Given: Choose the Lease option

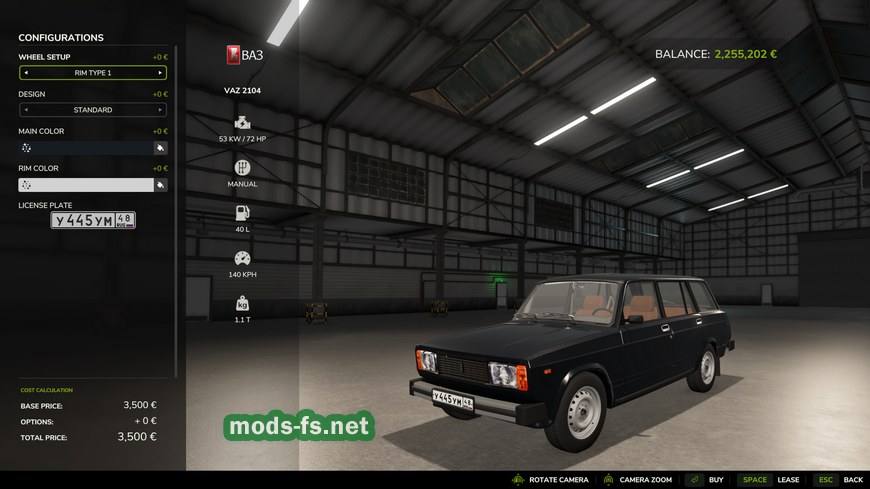Looking at the screenshot, I should (x=770, y=480).
